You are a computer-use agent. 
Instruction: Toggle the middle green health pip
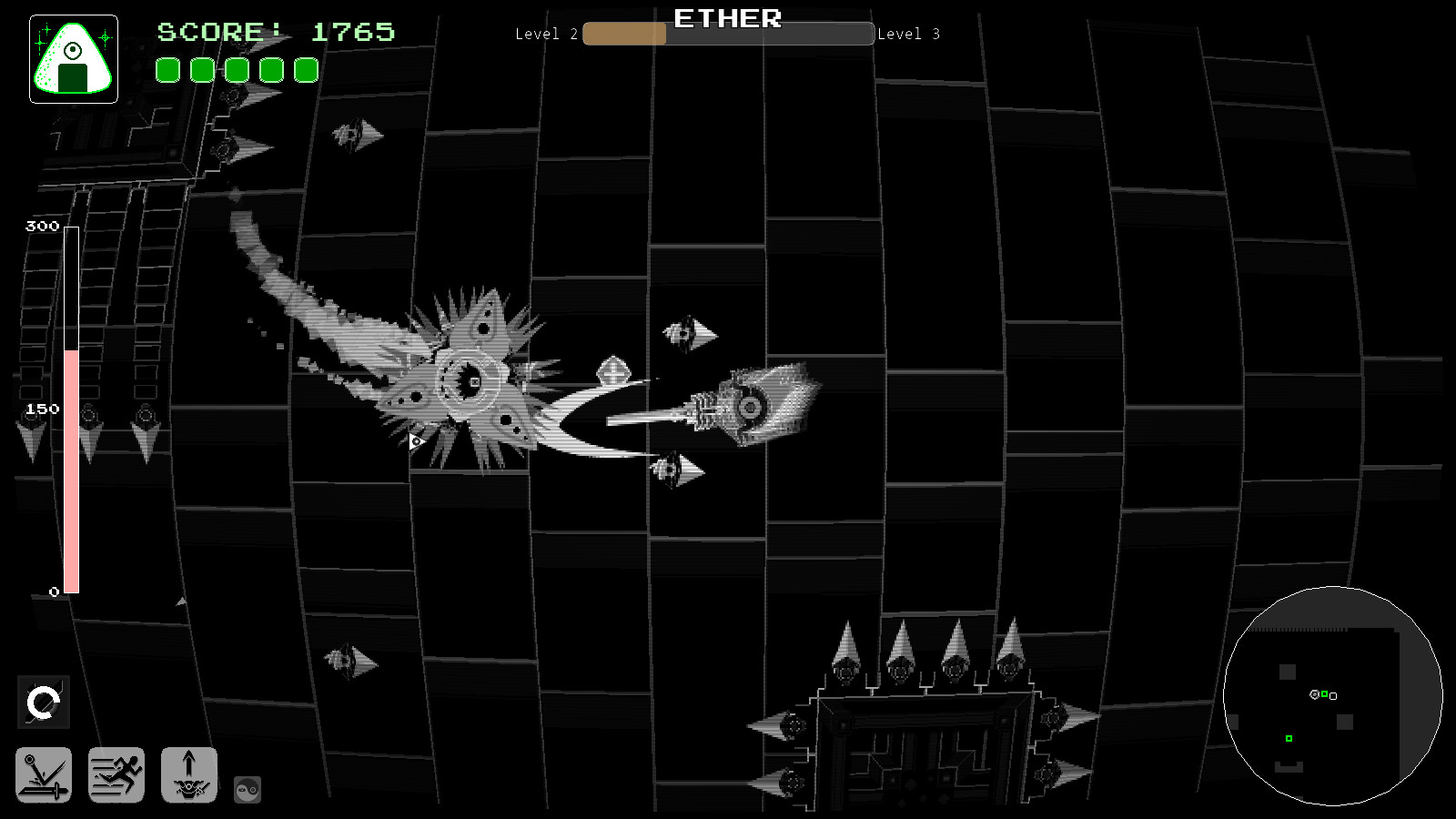pyautogui.click(x=237, y=68)
